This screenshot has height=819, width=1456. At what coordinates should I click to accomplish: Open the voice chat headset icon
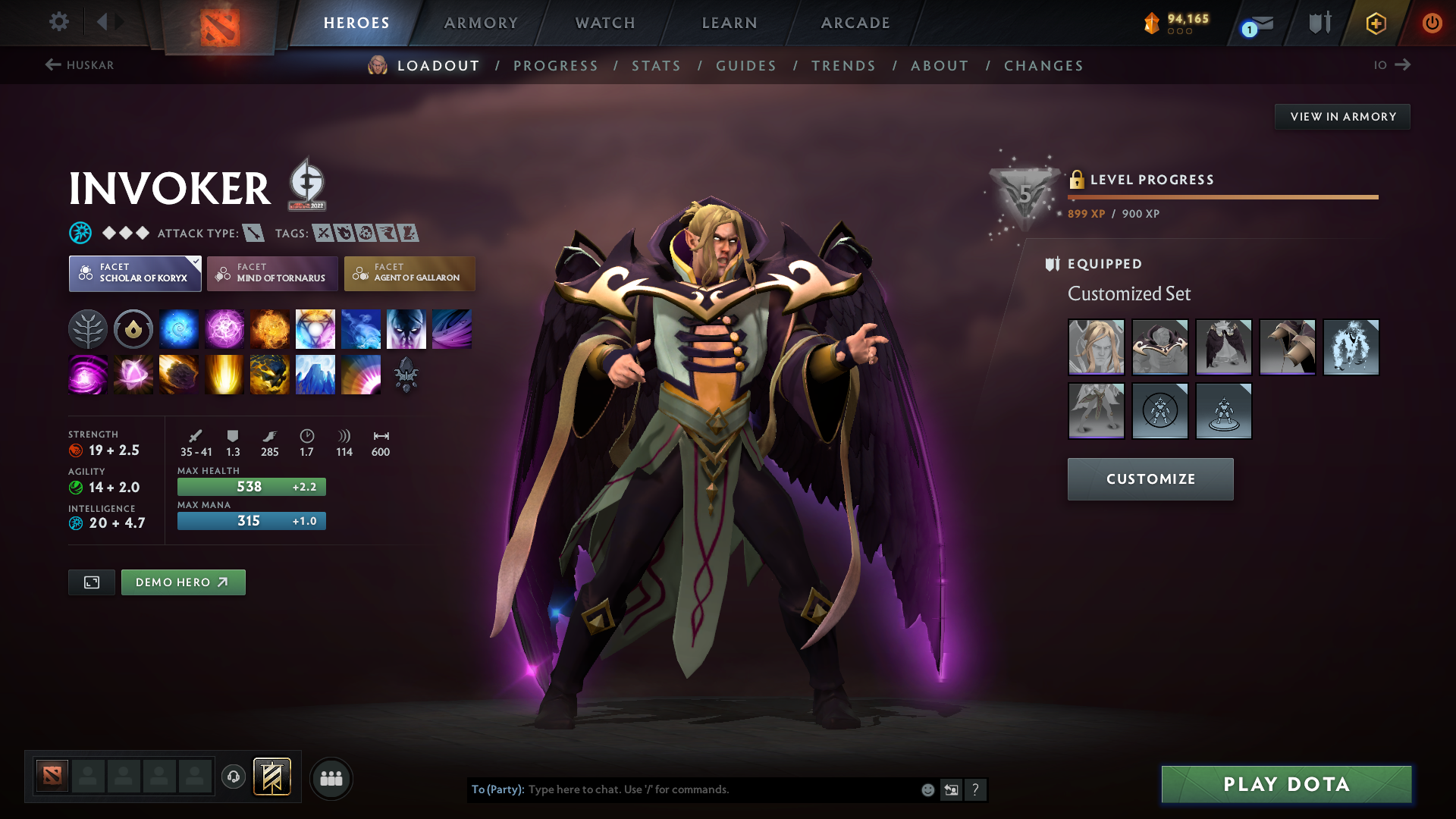coord(233,777)
